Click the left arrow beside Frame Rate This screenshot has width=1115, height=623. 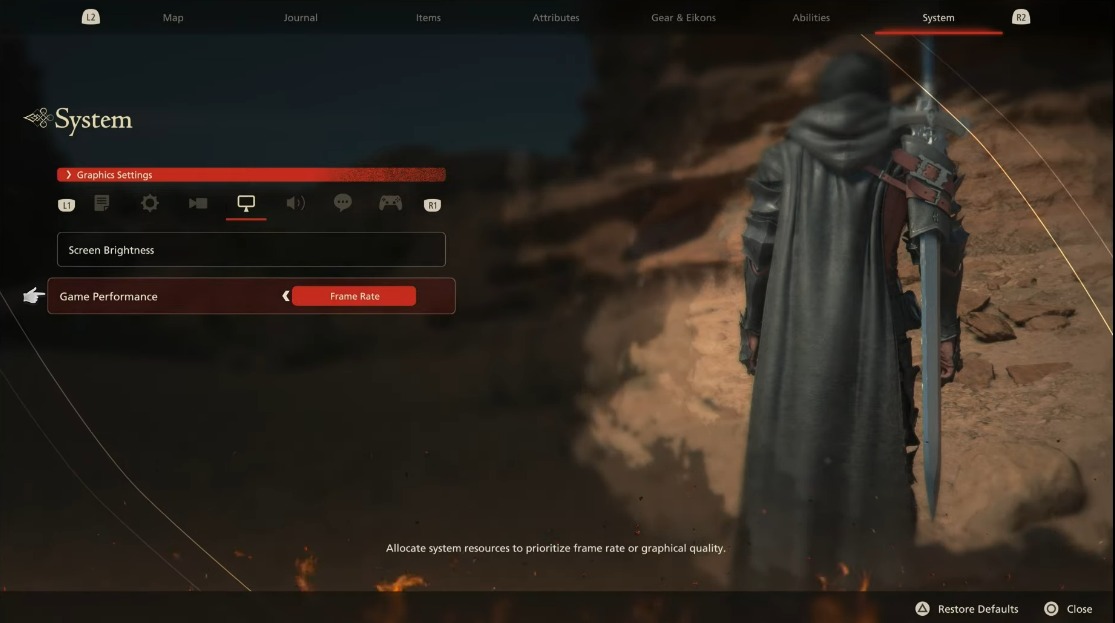click(286, 296)
